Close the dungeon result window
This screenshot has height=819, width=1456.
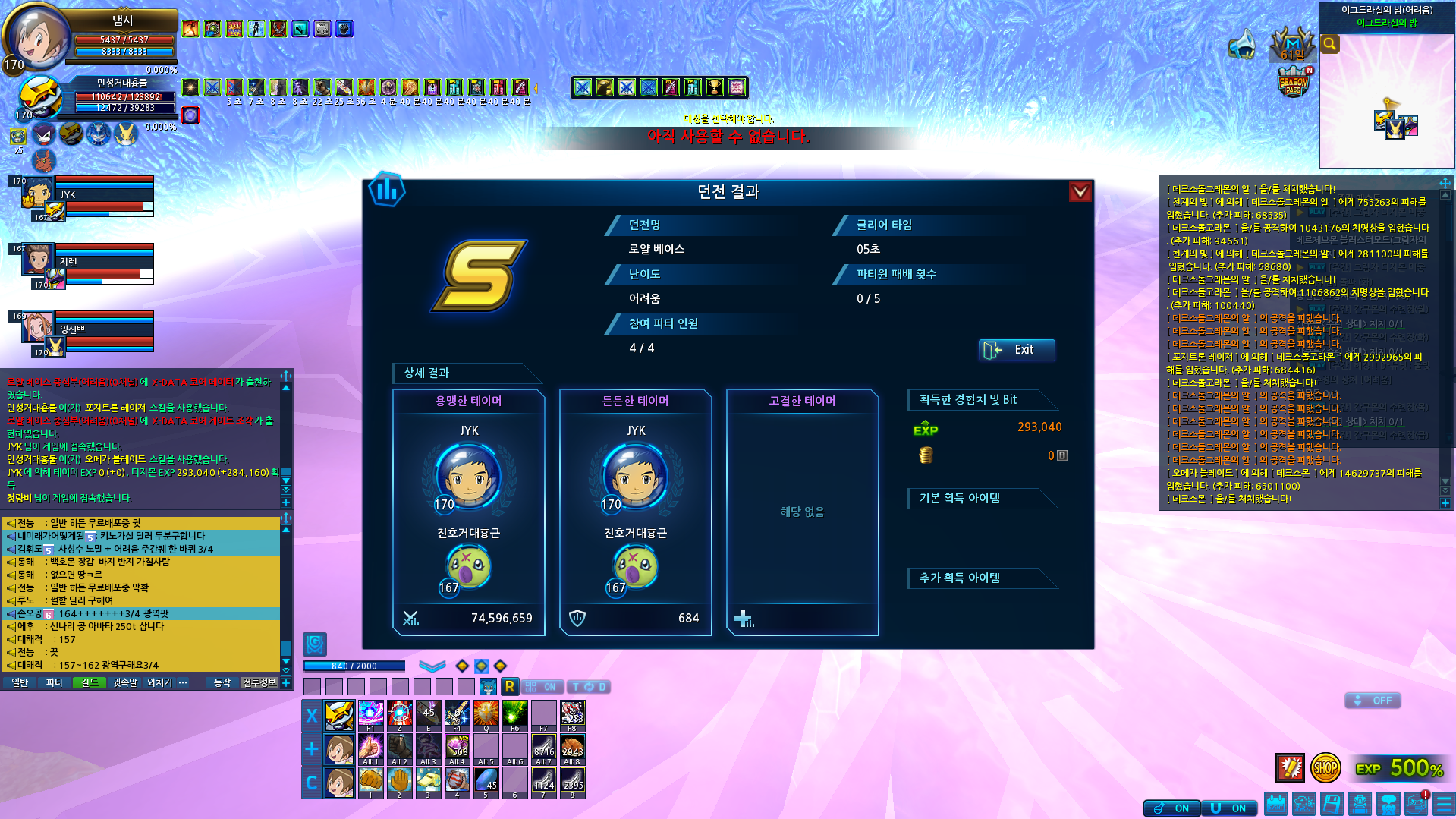[1080, 191]
